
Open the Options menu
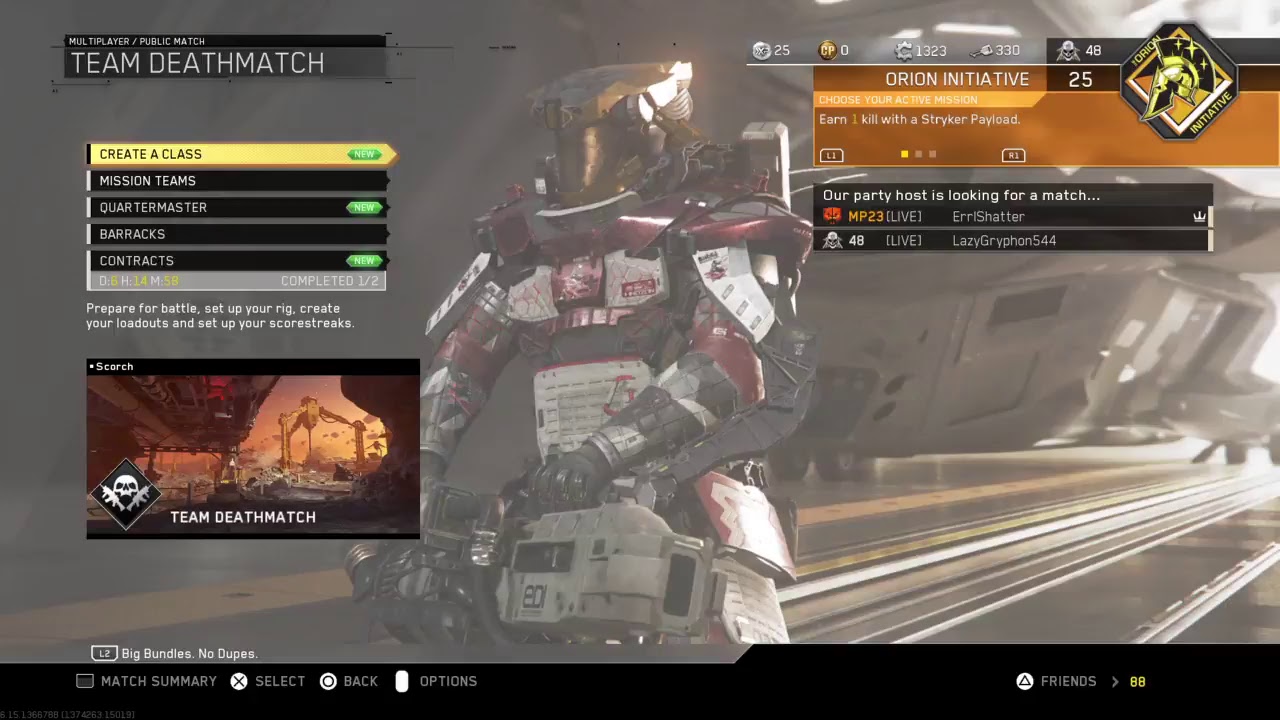[x=437, y=681]
